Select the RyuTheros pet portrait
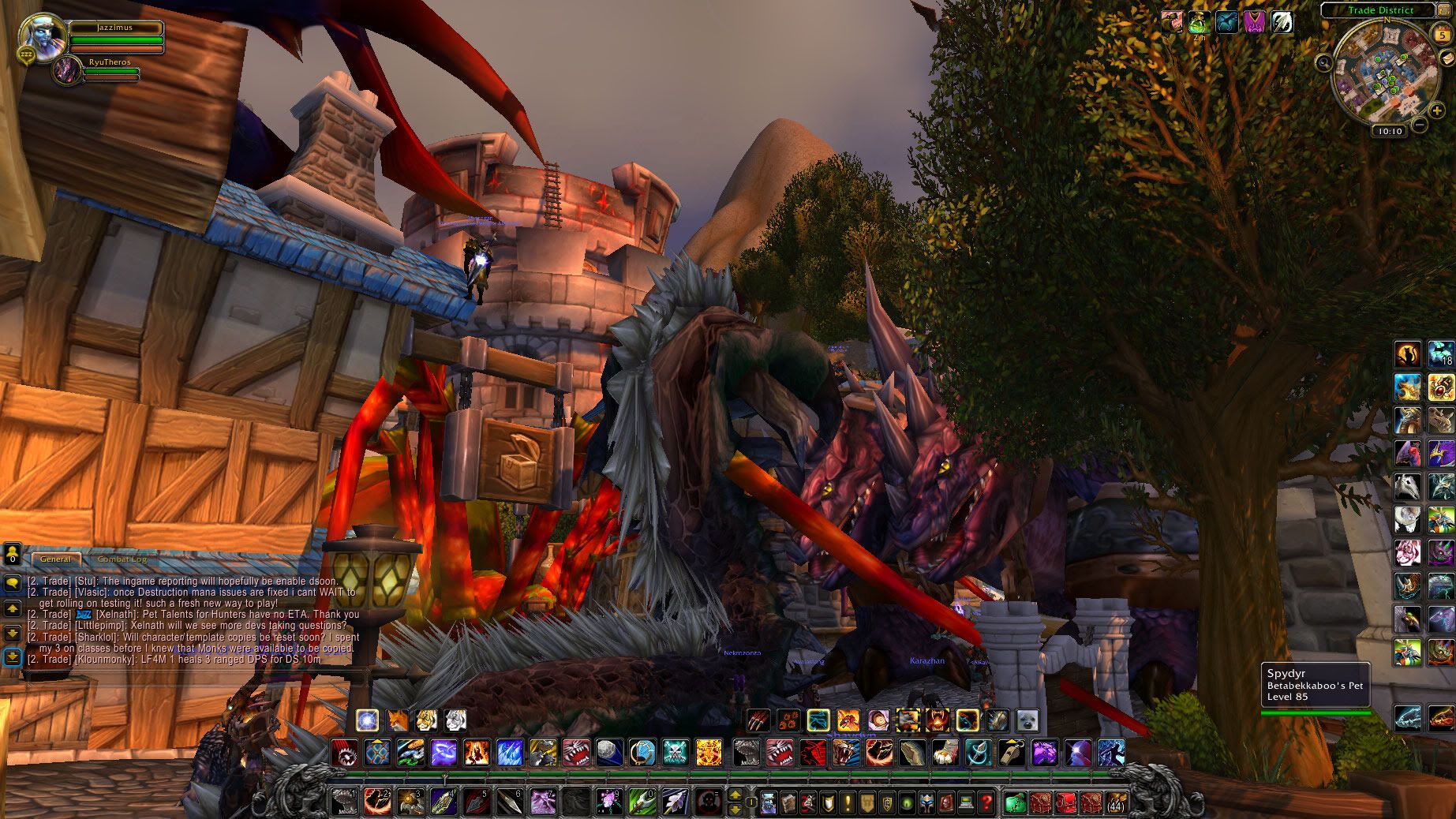This screenshot has width=1456, height=819. point(66,71)
